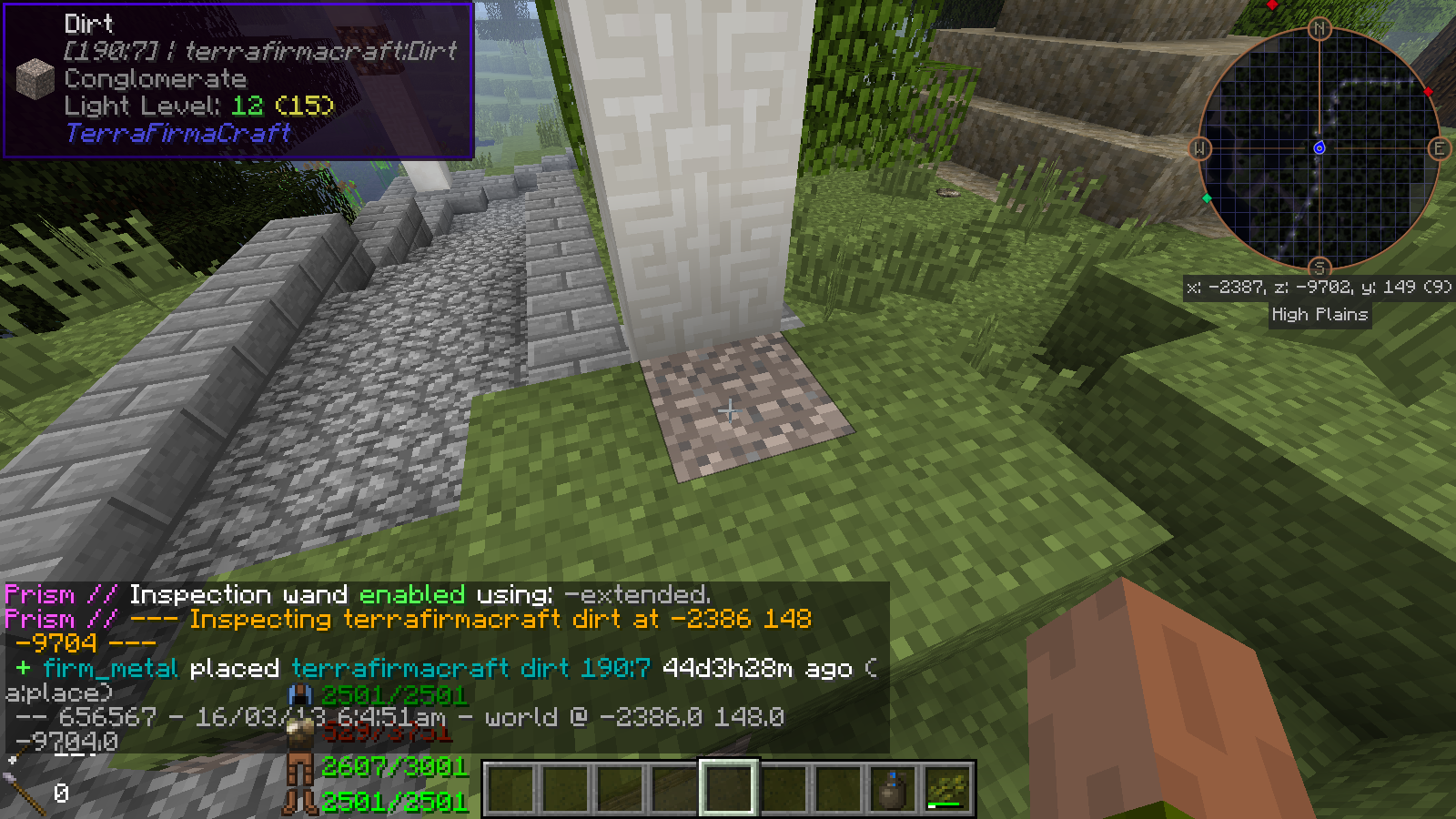
Task: Click the N compass marker on minimap
Action: (x=1319, y=29)
